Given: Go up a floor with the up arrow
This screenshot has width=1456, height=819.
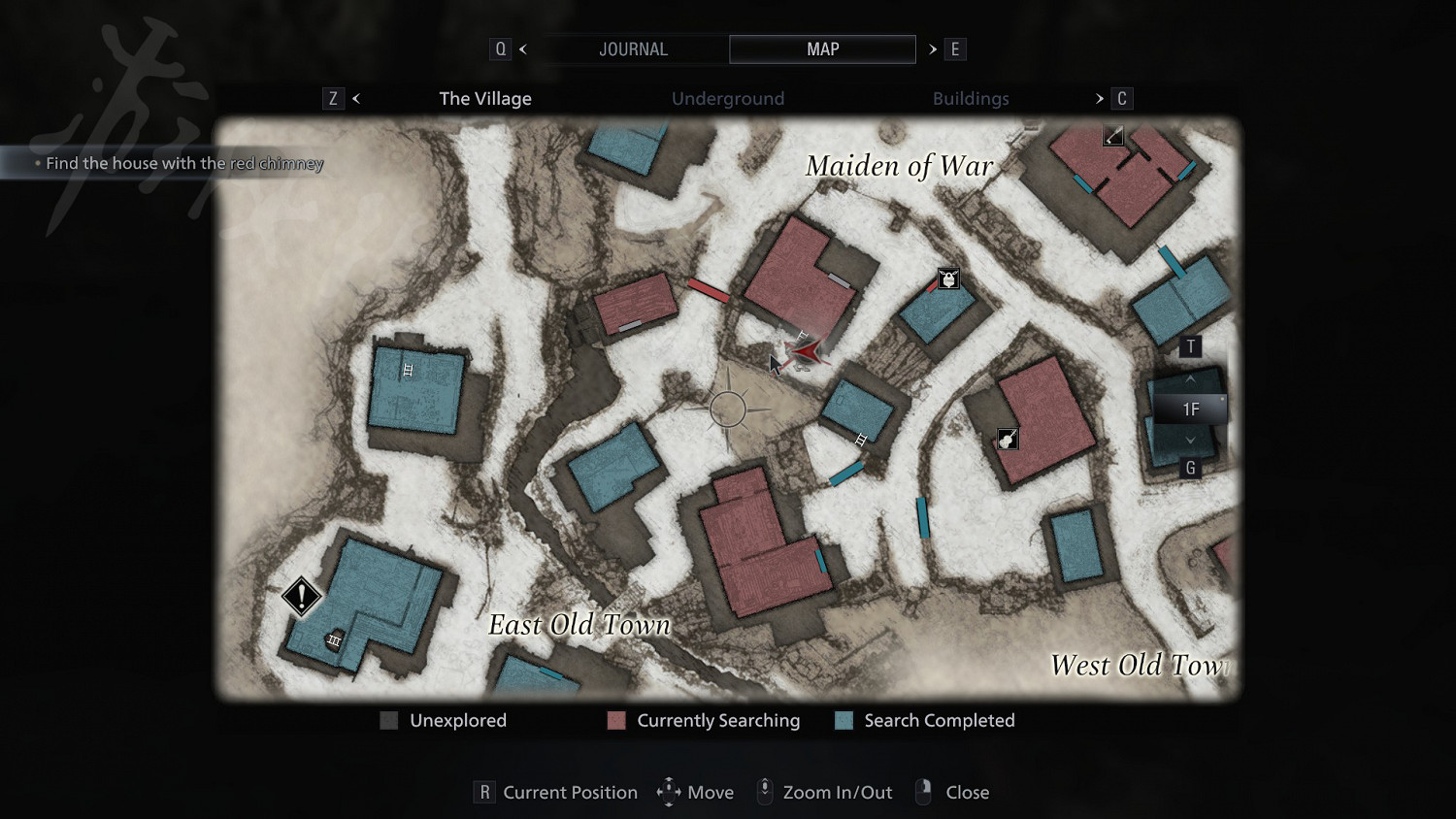Looking at the screenshot, I should point(1190,379).
